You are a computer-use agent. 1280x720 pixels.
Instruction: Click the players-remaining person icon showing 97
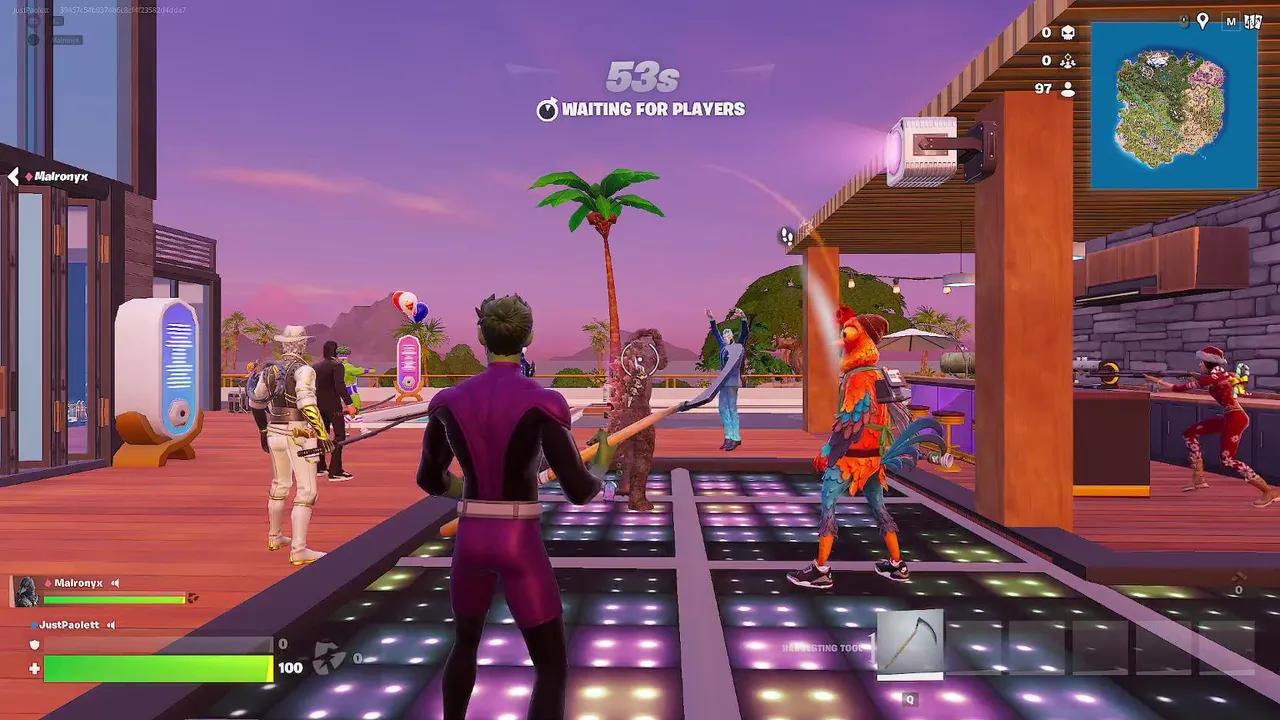1068,88
